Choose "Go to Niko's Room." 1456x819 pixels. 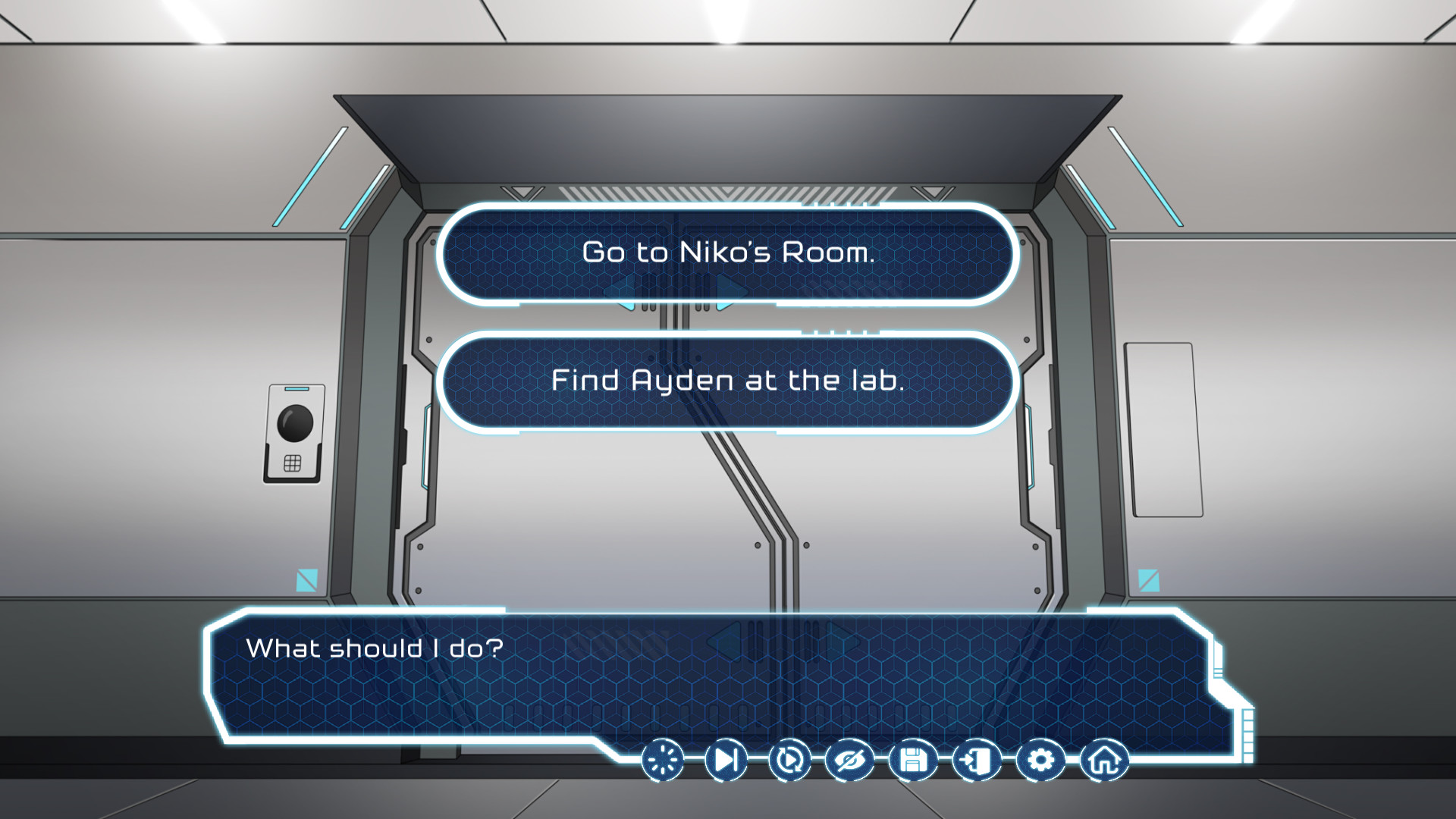[x=726, y=254]
